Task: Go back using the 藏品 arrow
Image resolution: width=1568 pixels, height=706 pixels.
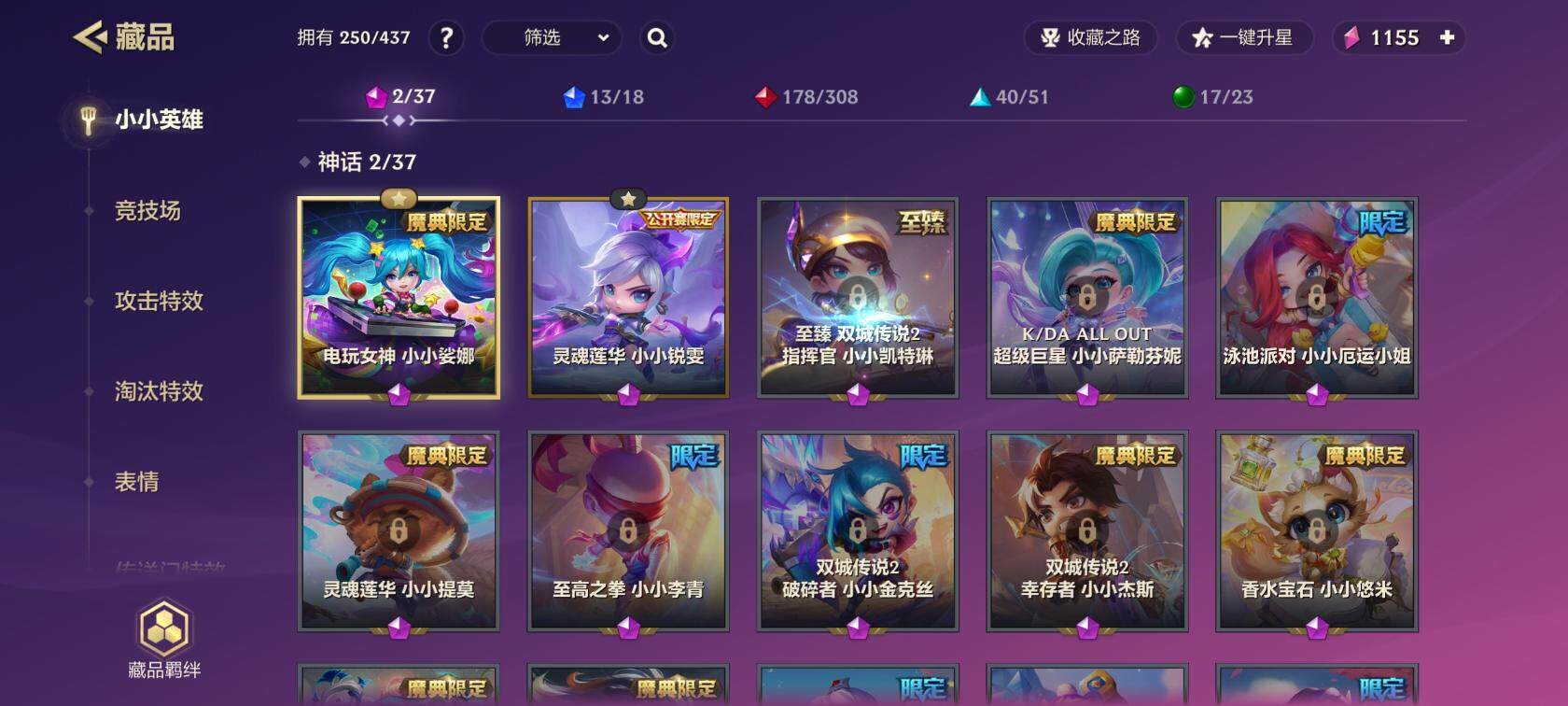Action: click(x=91, y=37)
